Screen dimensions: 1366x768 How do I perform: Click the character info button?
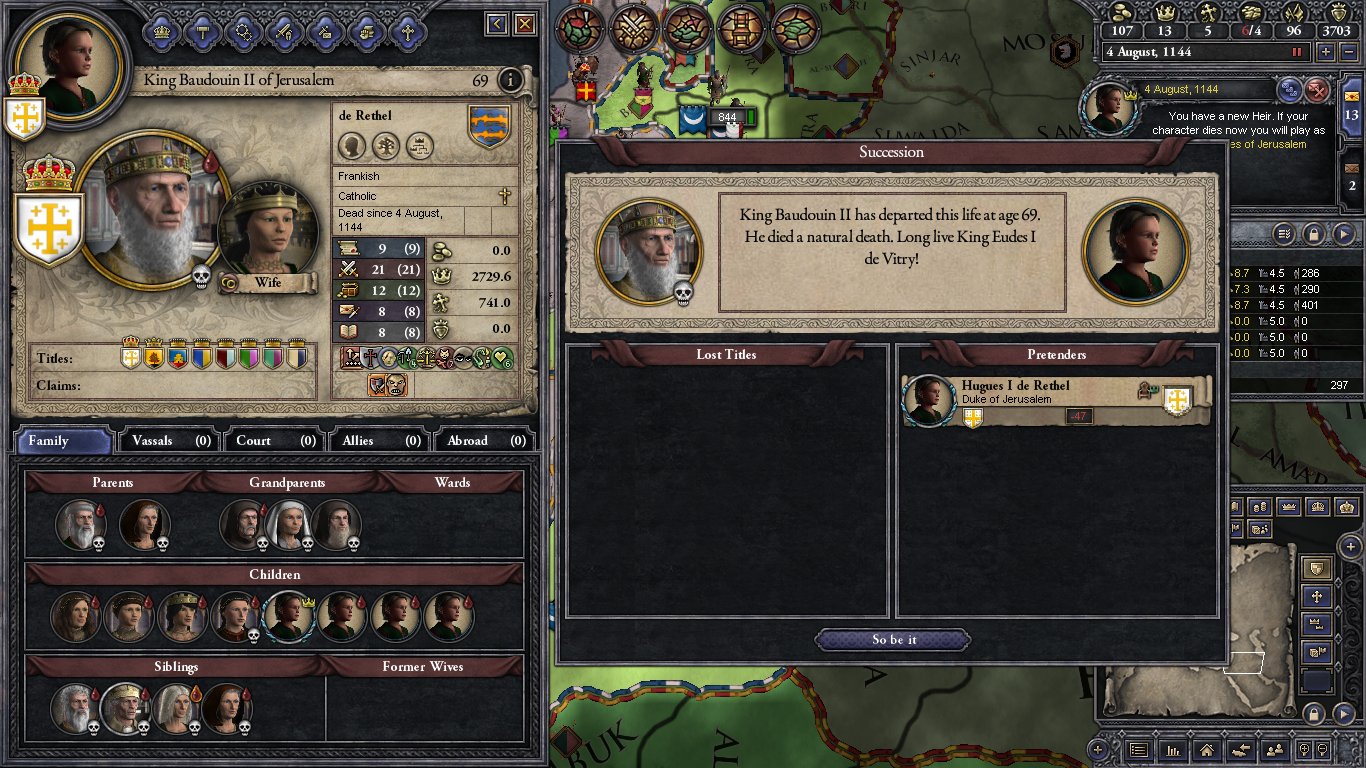pyautogui.click(x=510, y=80)
